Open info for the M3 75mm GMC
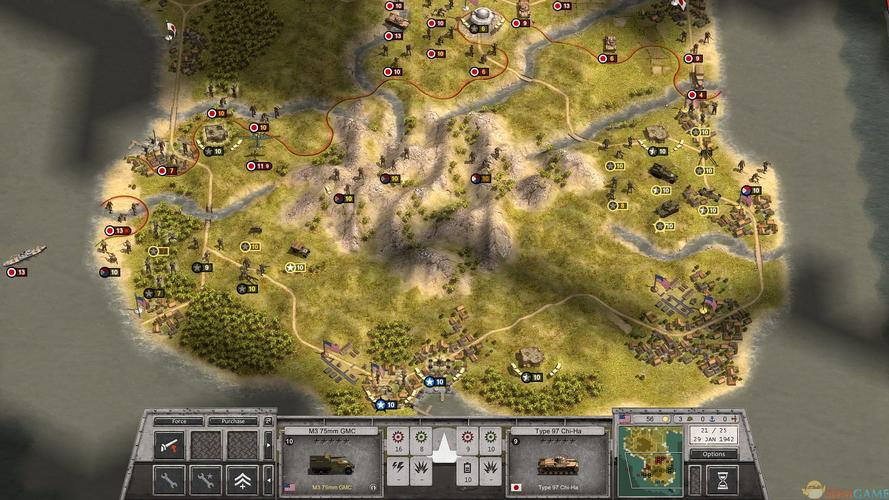The height and width of the screenshot is (500, 889). (375, 487)
